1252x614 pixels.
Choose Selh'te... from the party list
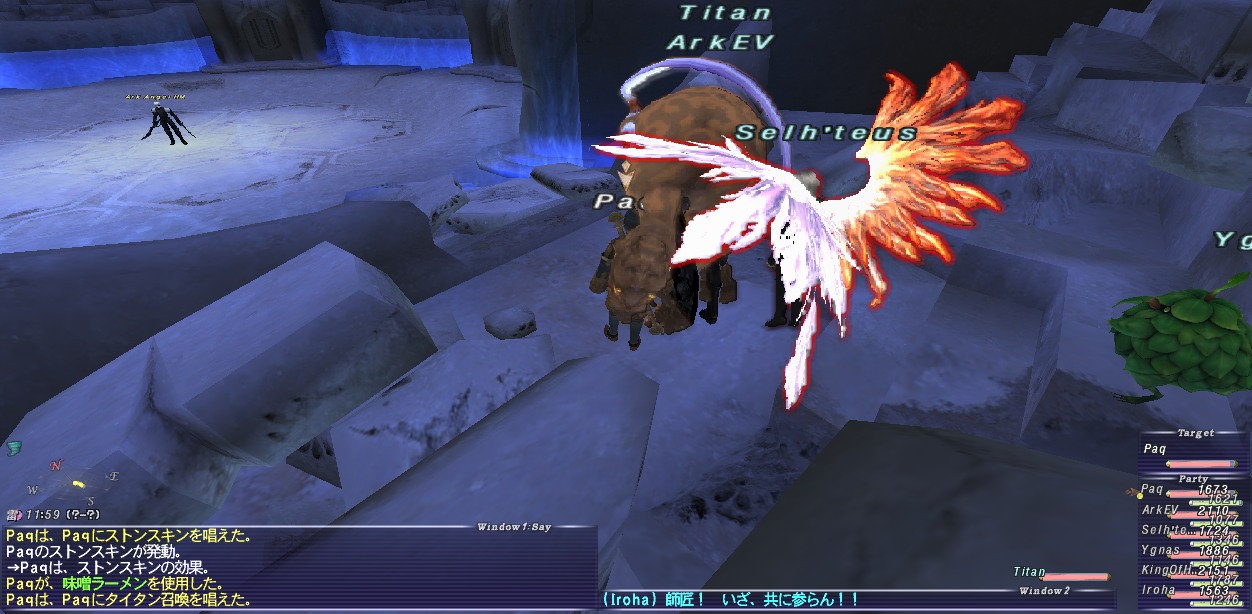pyautogui.click(x=1190, y=530)
